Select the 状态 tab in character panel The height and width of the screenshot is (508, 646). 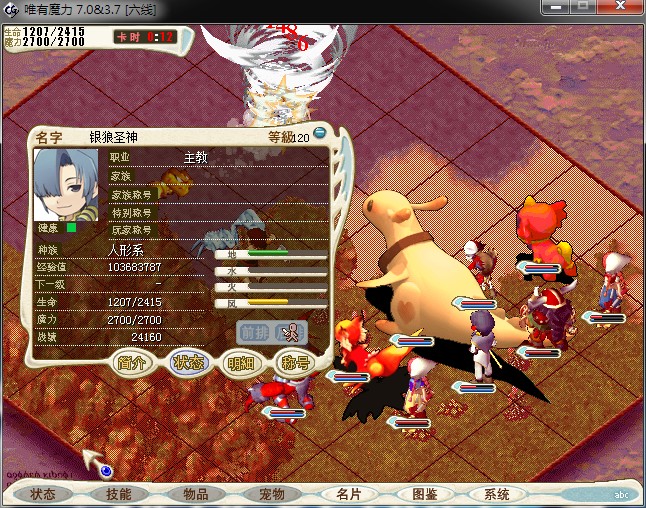click(188, 363)
